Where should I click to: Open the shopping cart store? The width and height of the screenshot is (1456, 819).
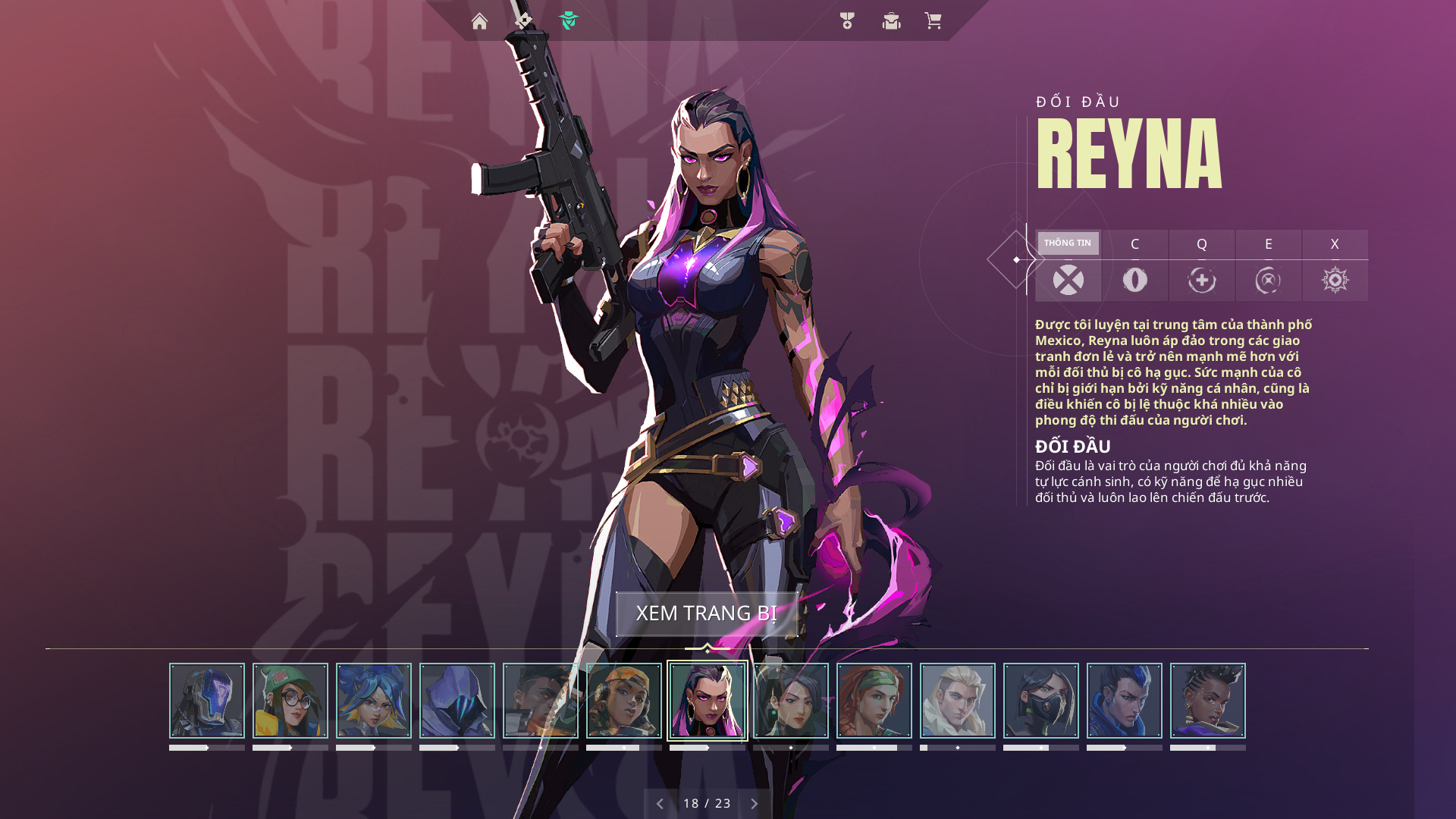[x=933, y=21]
